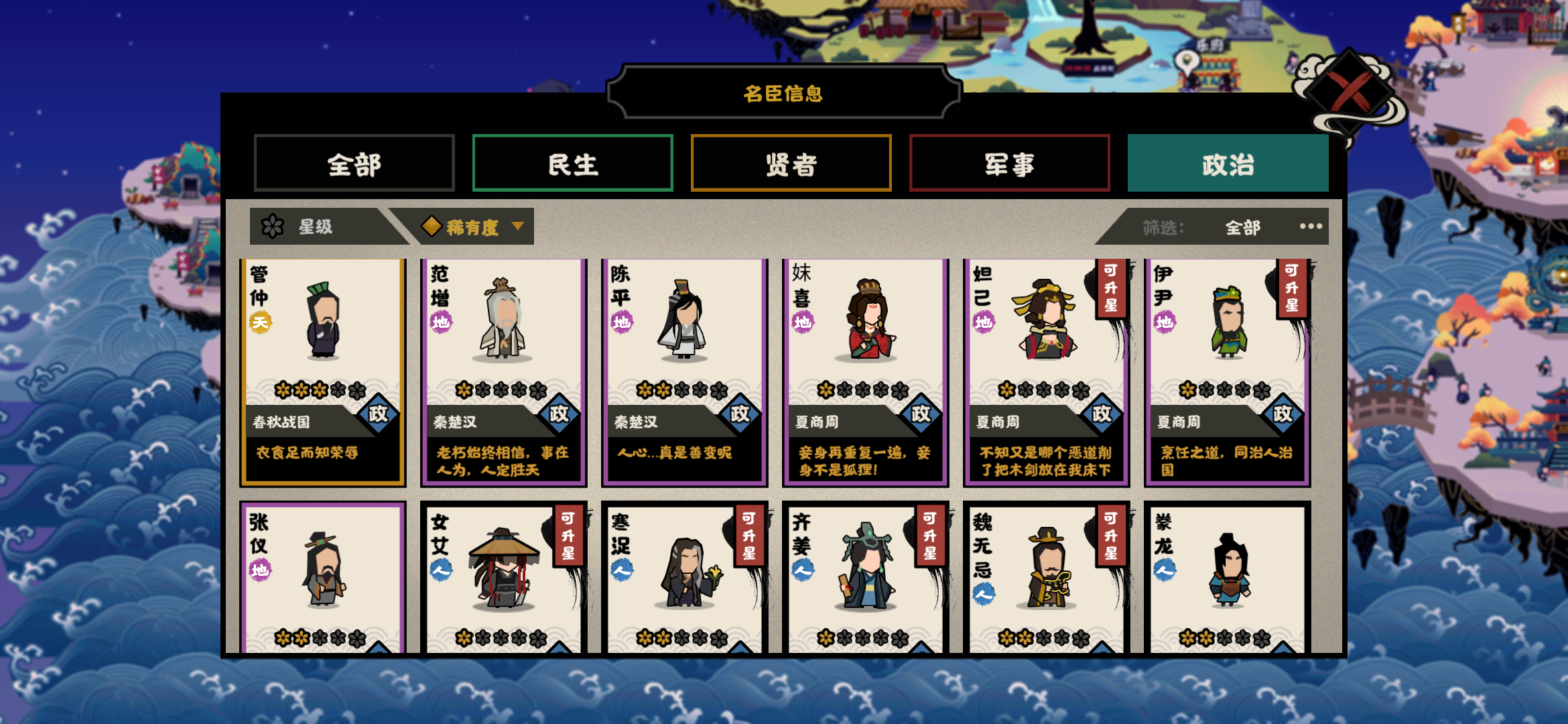The height and width of the screenshot is (724, 1568).
Task: Switch to the 民生 tab
Action: [x=573, y=163]
